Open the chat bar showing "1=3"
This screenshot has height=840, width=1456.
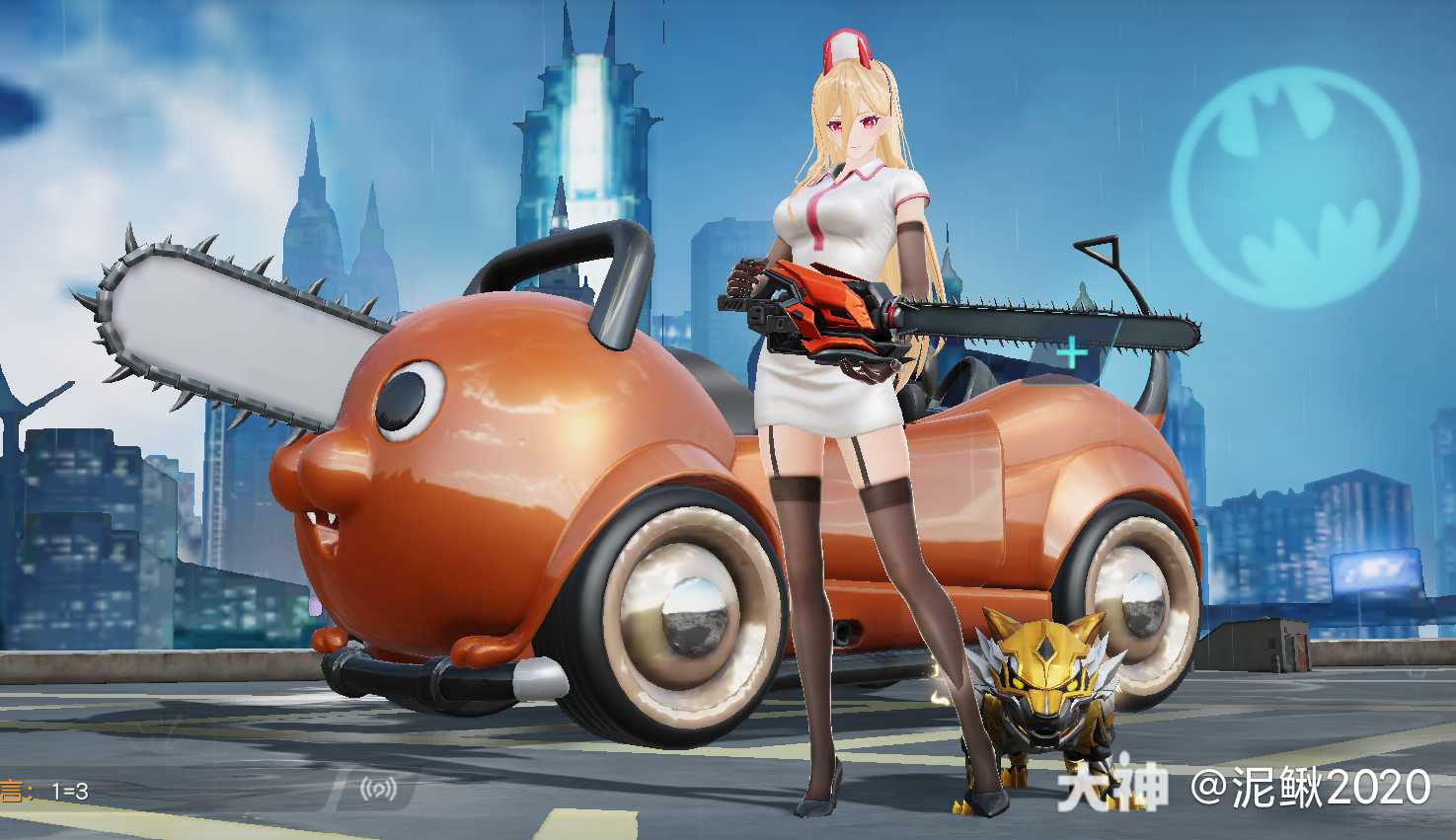tap(148, 791)
